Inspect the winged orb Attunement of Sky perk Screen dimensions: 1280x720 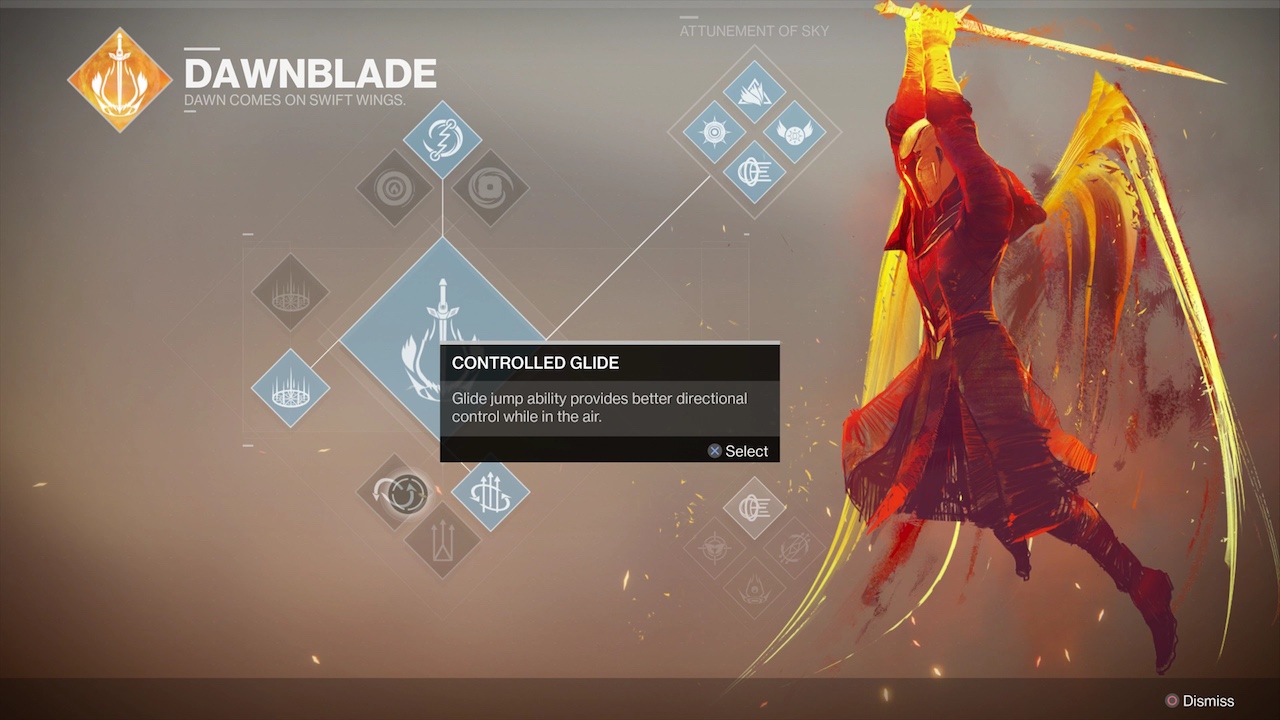coord(794,131)
